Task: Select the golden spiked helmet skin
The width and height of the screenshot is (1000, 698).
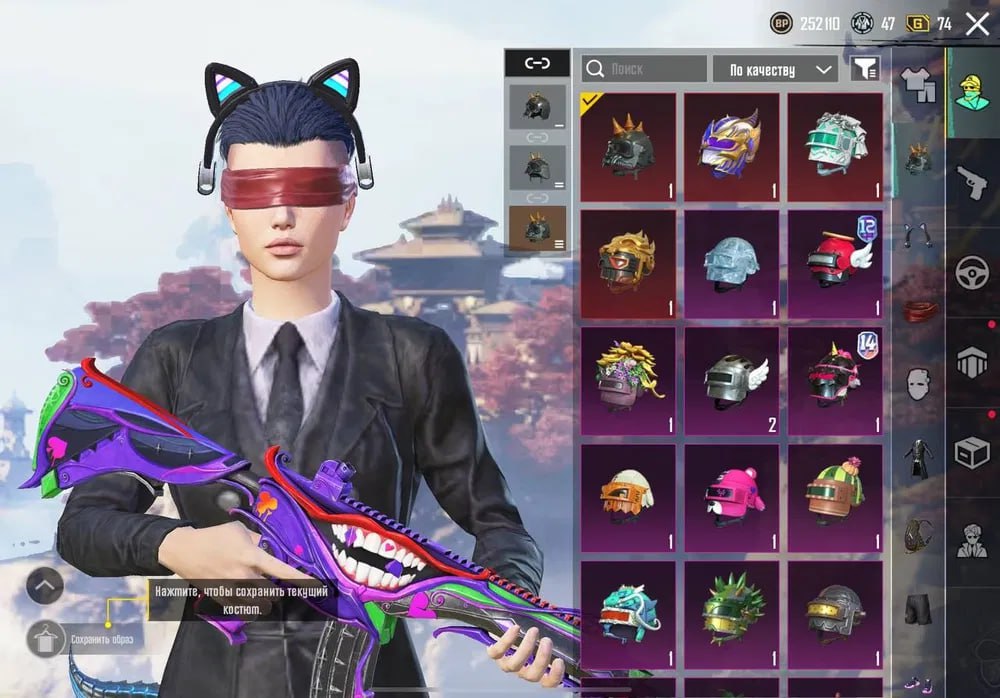Action: coord(627,263)
